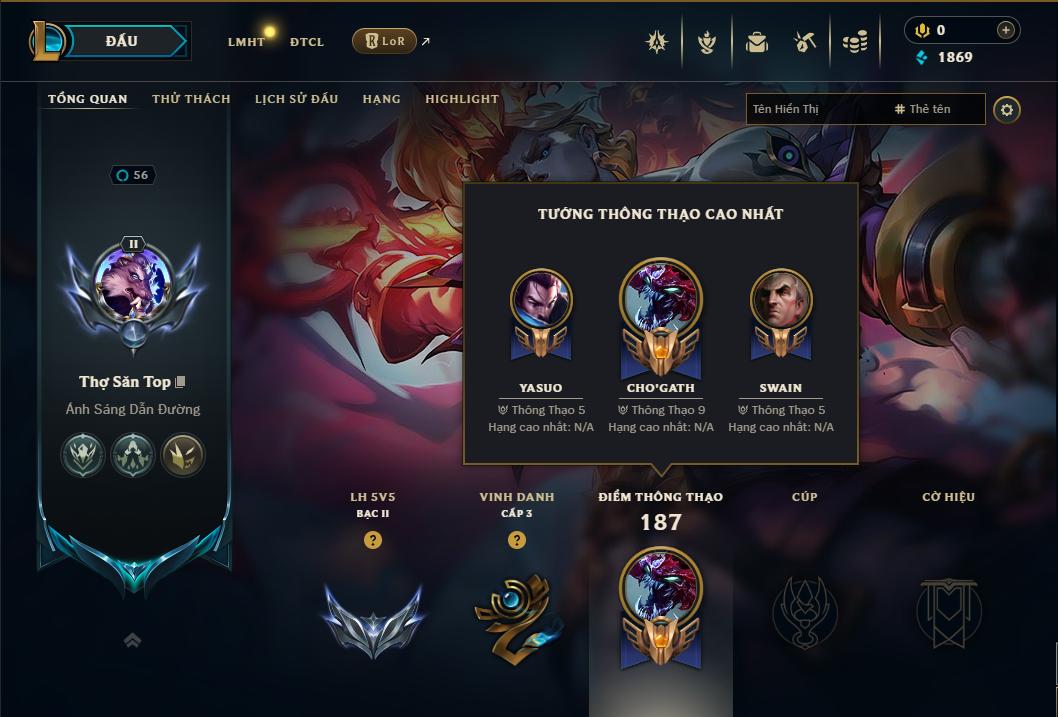Open the loot chest hammer icon

pos(805,42)
